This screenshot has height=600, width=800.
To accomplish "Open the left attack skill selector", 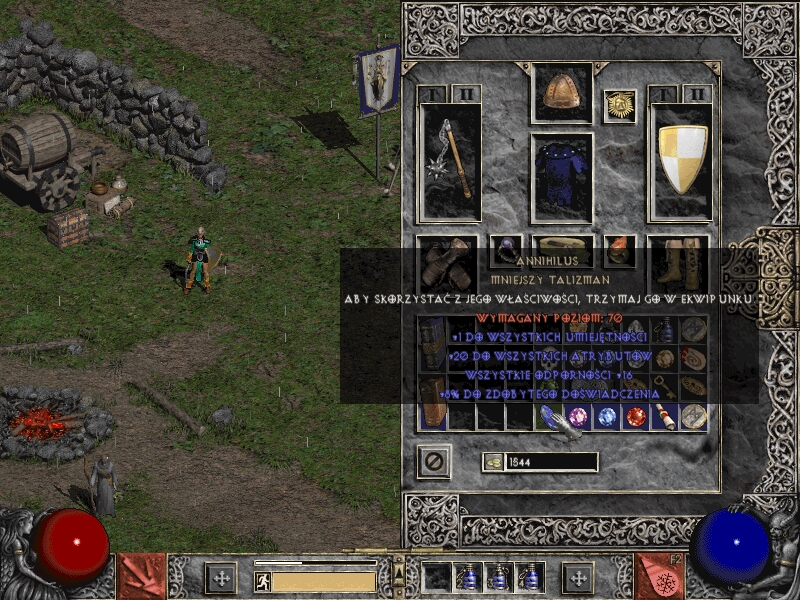I will point(142,577).
